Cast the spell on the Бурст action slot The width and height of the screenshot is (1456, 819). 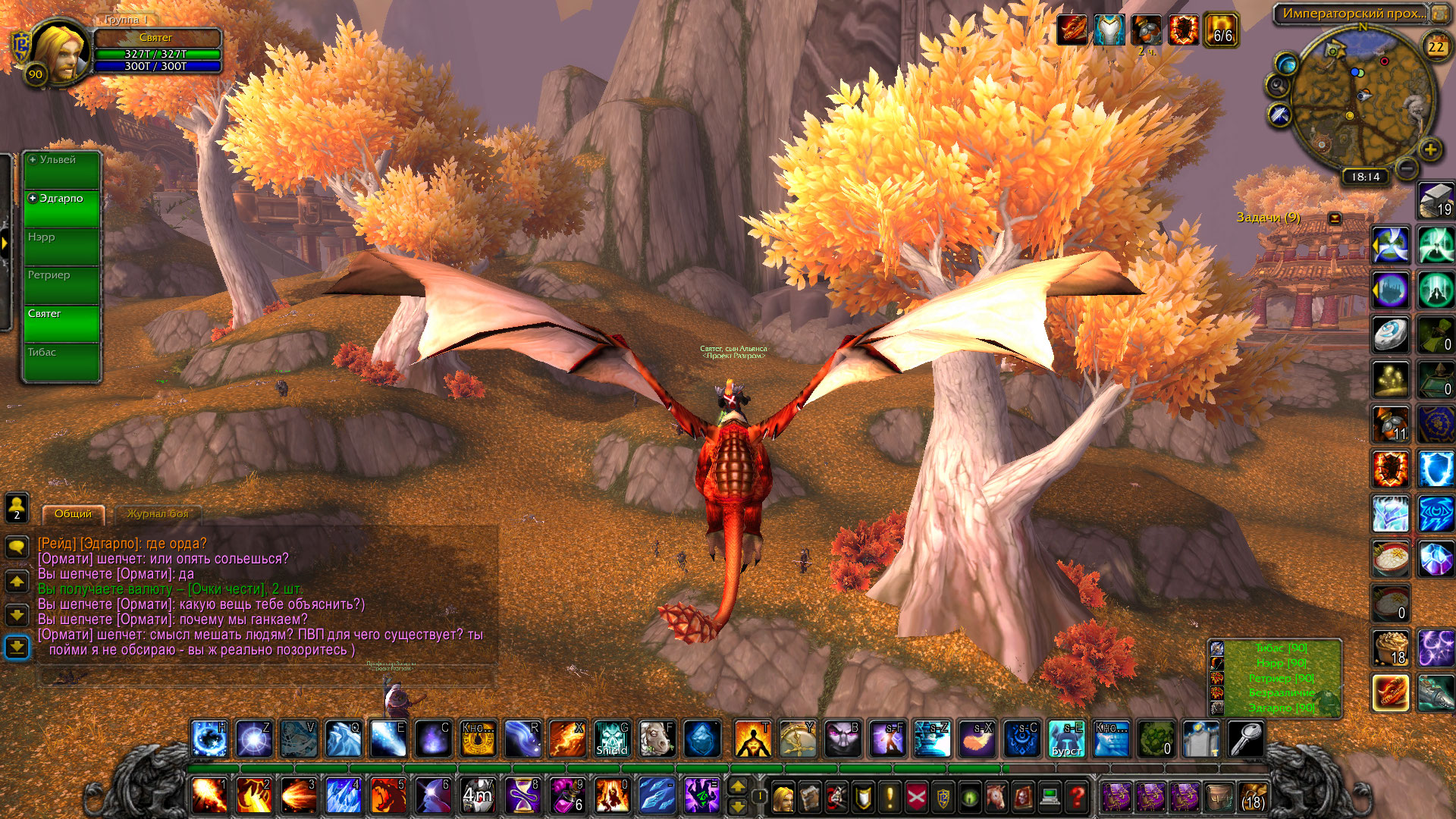pyautogui.click(x=1066, y=739)
